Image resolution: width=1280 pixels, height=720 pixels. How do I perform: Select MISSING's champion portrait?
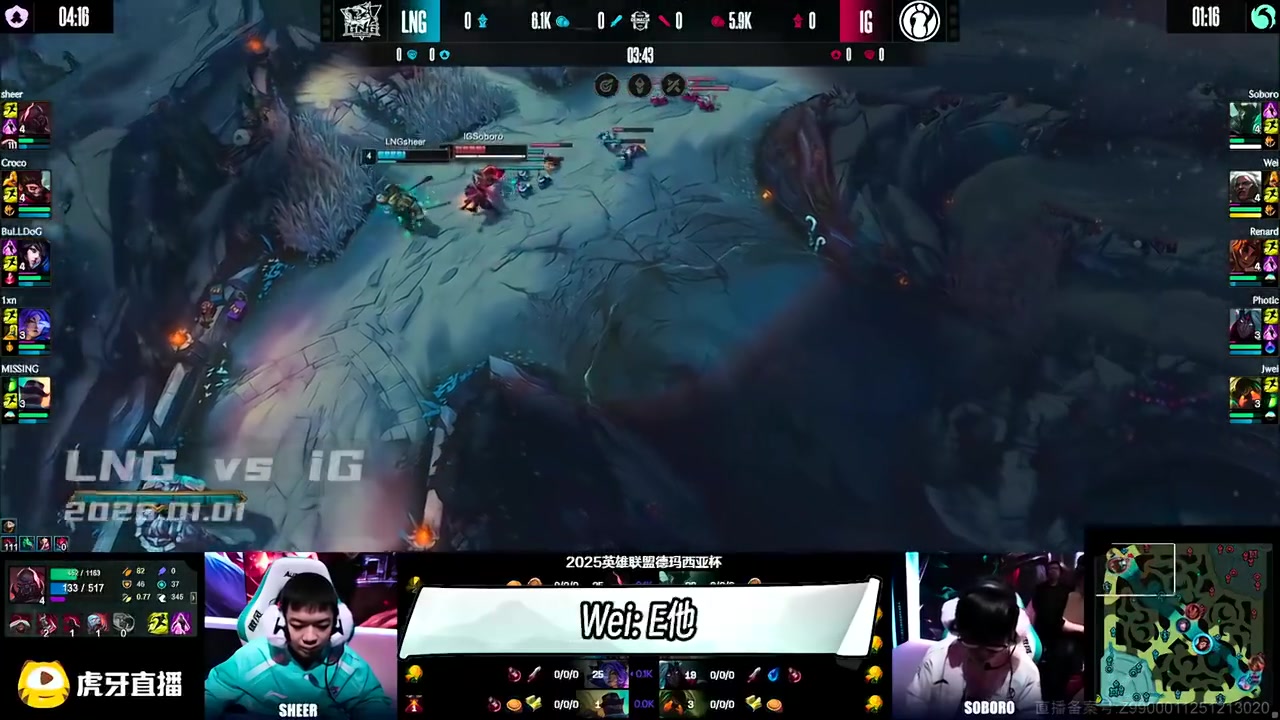(x=35, y=393)
